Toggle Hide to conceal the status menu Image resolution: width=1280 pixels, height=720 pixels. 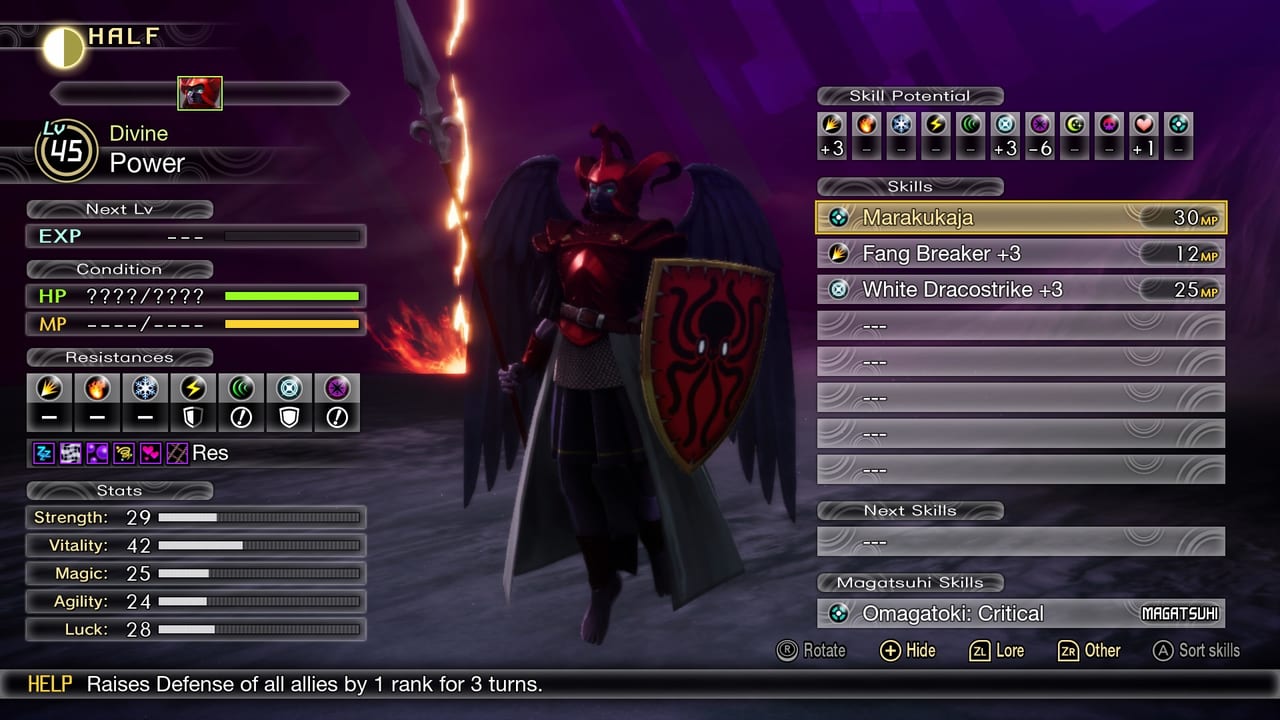tap(907, 650)
